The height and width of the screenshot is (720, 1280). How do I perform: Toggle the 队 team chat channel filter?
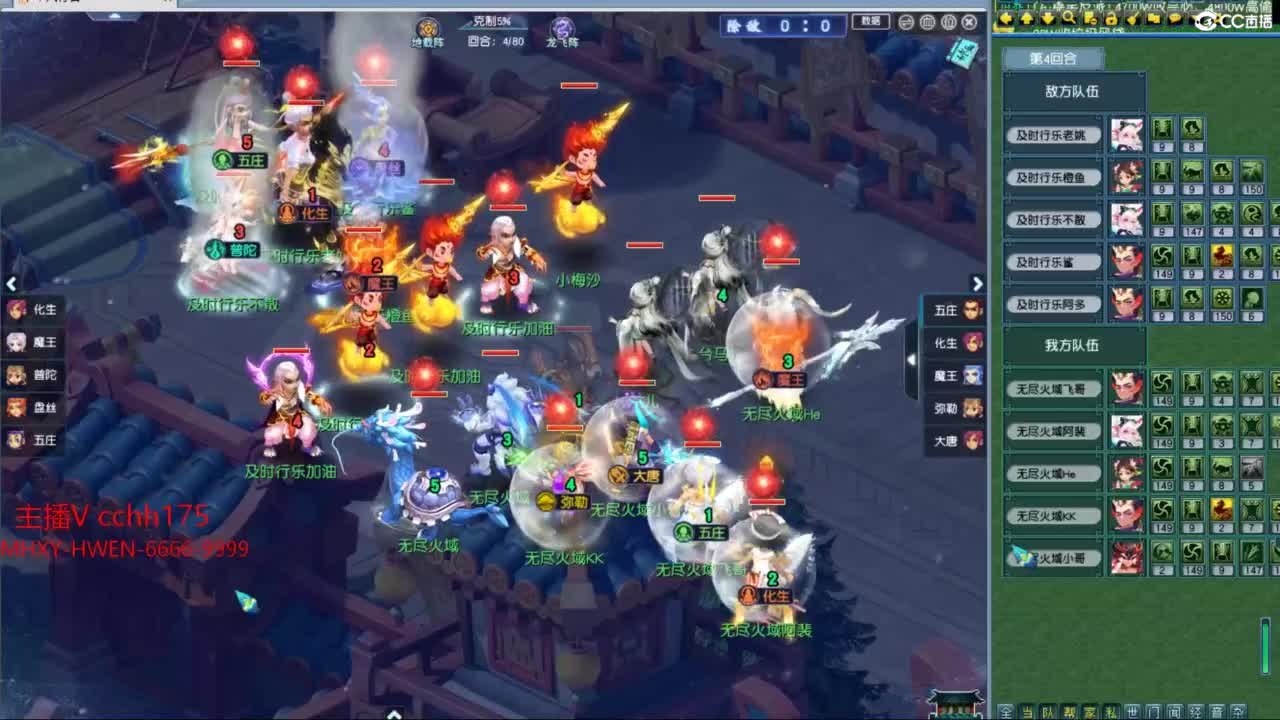click(1050, 711)
